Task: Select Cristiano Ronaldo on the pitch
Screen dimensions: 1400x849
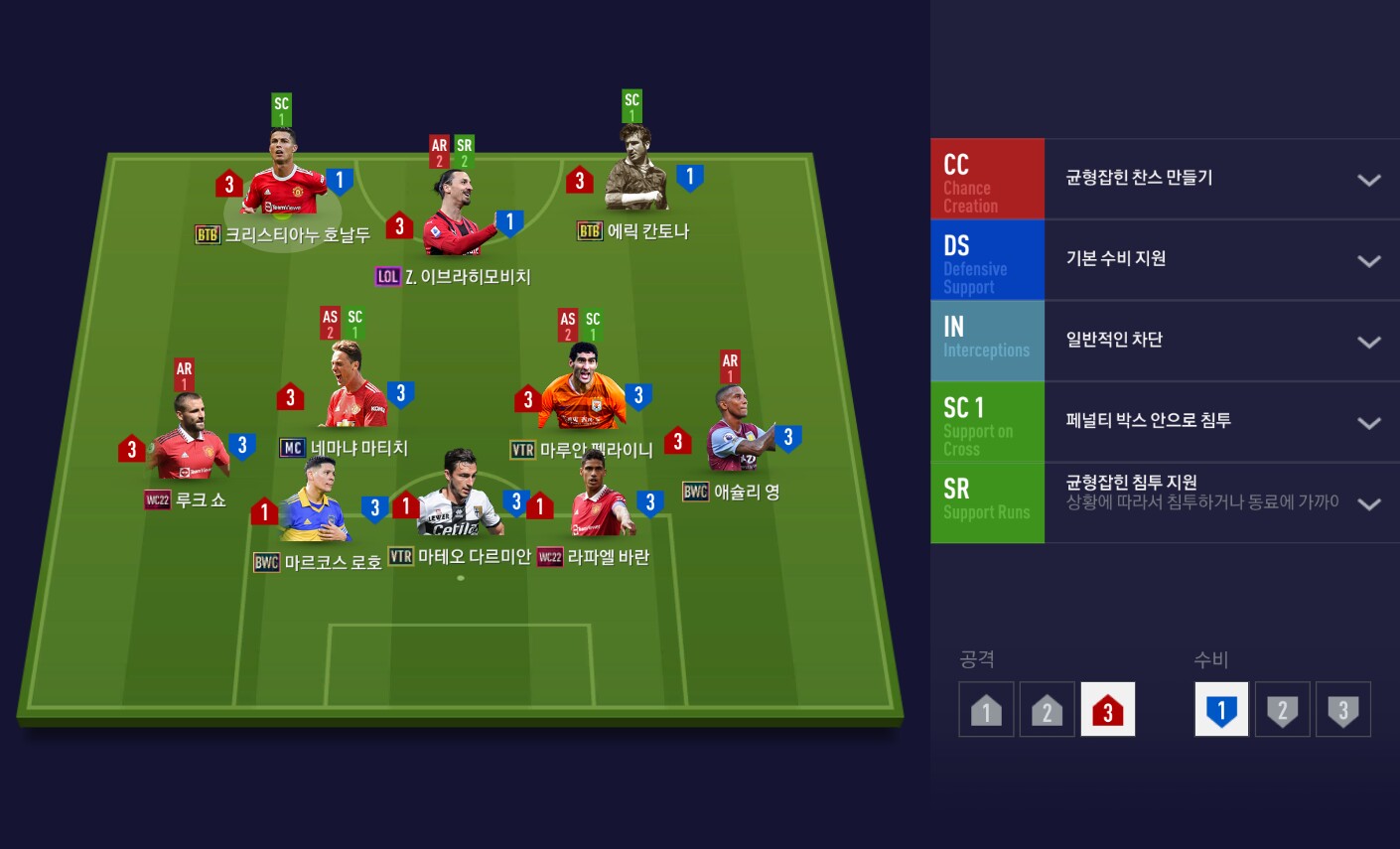Action: pos(284,178)
